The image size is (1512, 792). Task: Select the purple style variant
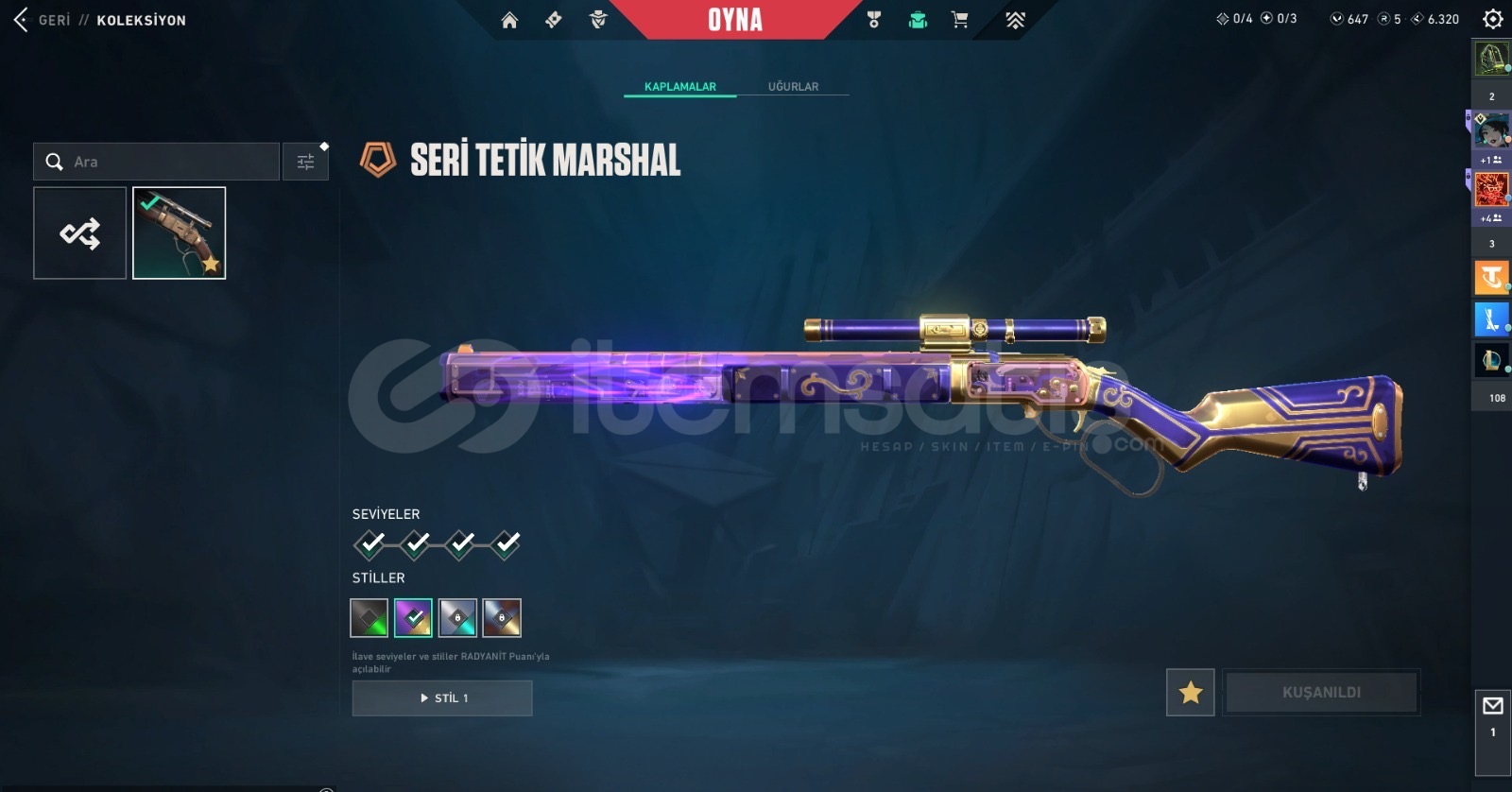(x=413, y=618)
